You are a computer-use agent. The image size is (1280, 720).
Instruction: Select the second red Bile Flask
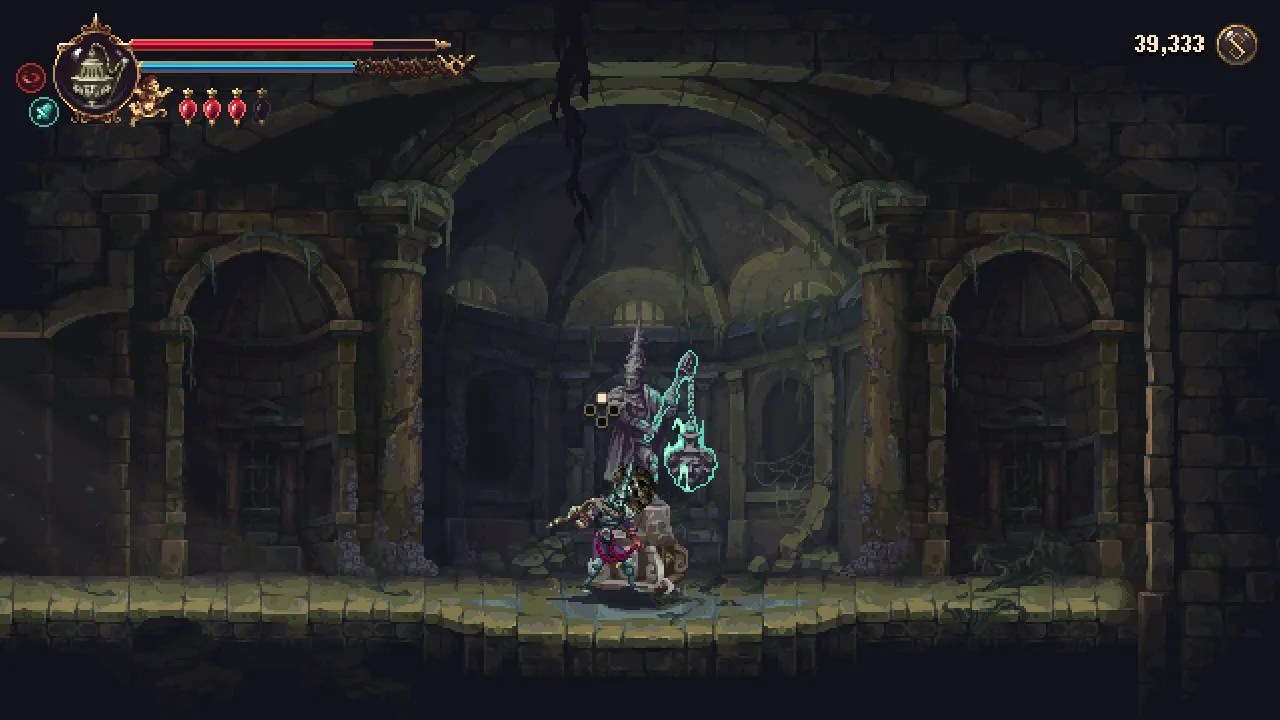(211, 107)
